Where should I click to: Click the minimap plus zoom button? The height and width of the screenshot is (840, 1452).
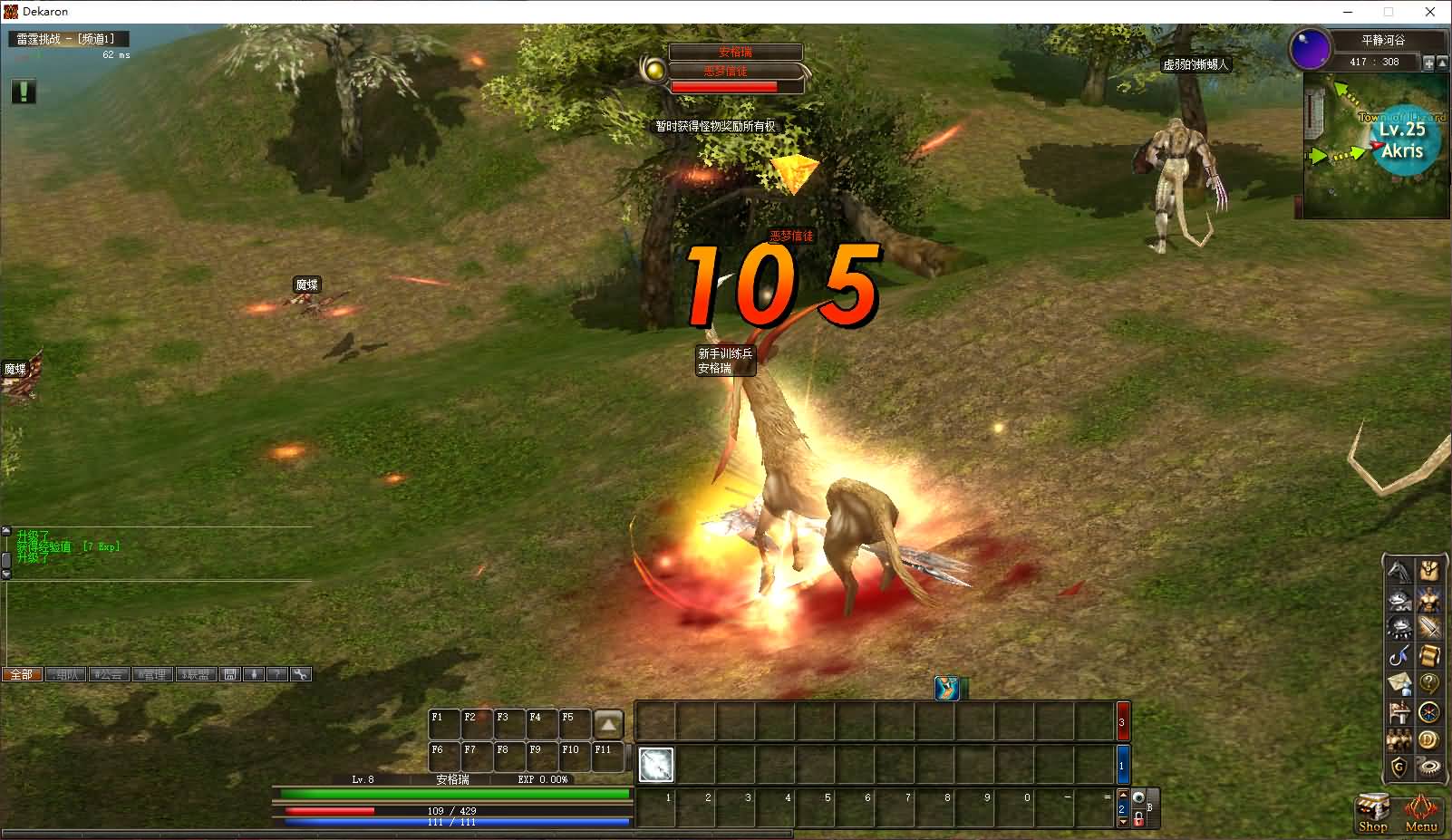click(1428, 63)
